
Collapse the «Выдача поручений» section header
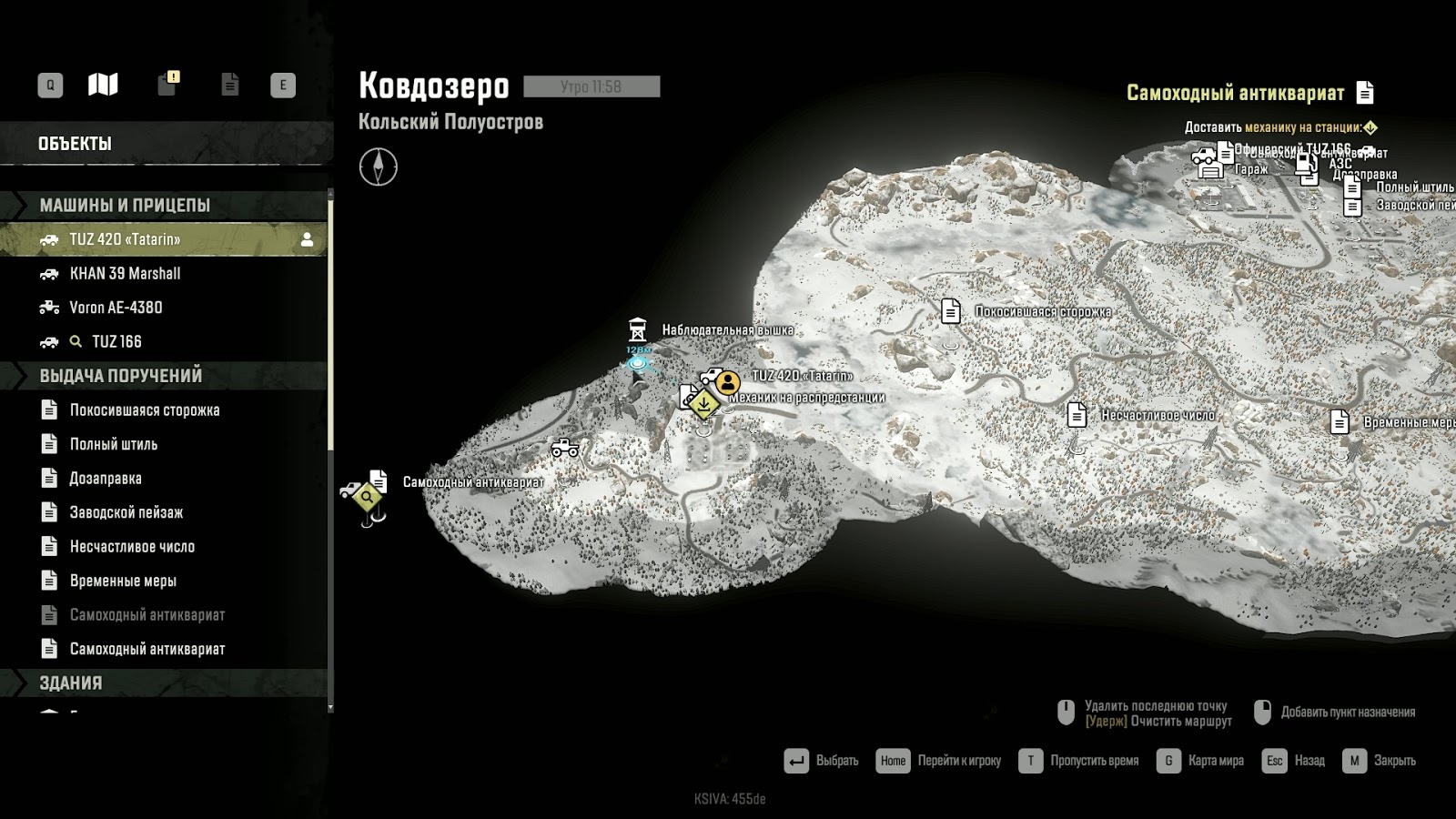[120, 375]
